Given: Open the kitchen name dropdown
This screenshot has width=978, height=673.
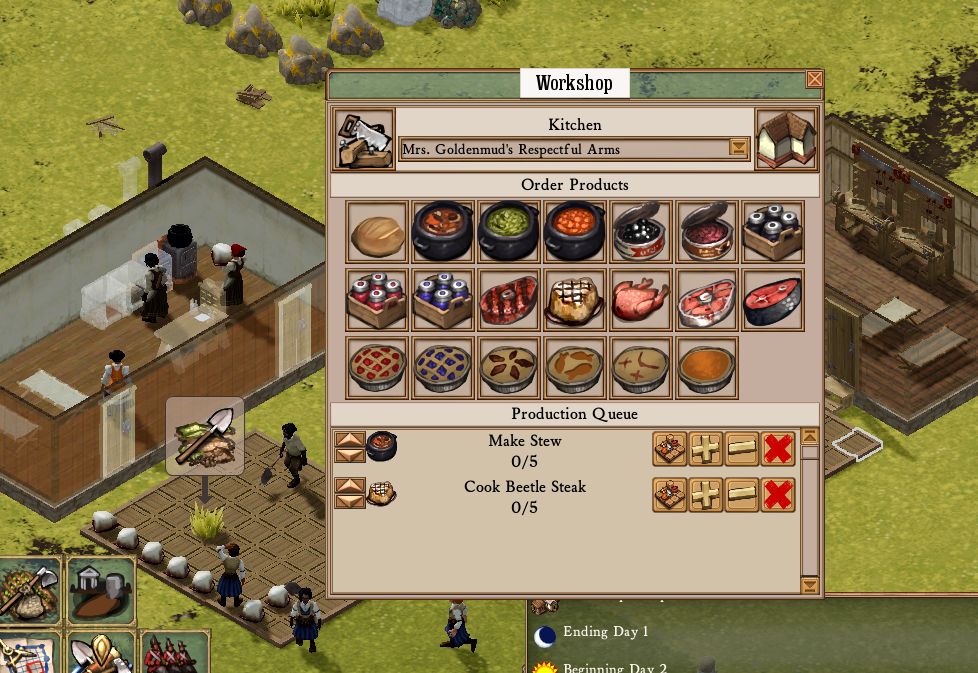Looking at the screenshot, I should coord(738,149).
